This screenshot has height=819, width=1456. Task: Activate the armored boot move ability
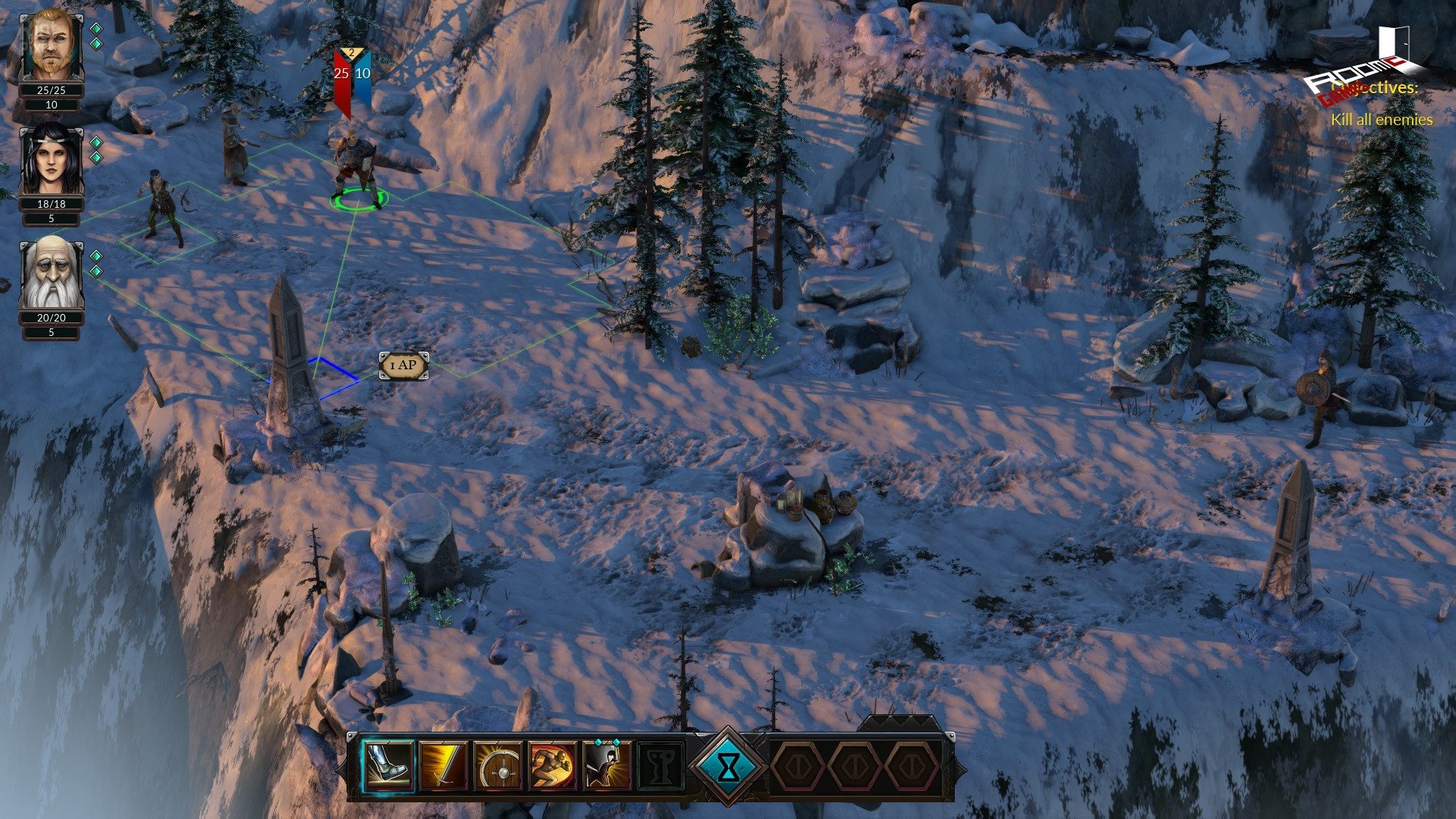pos(391,766)
